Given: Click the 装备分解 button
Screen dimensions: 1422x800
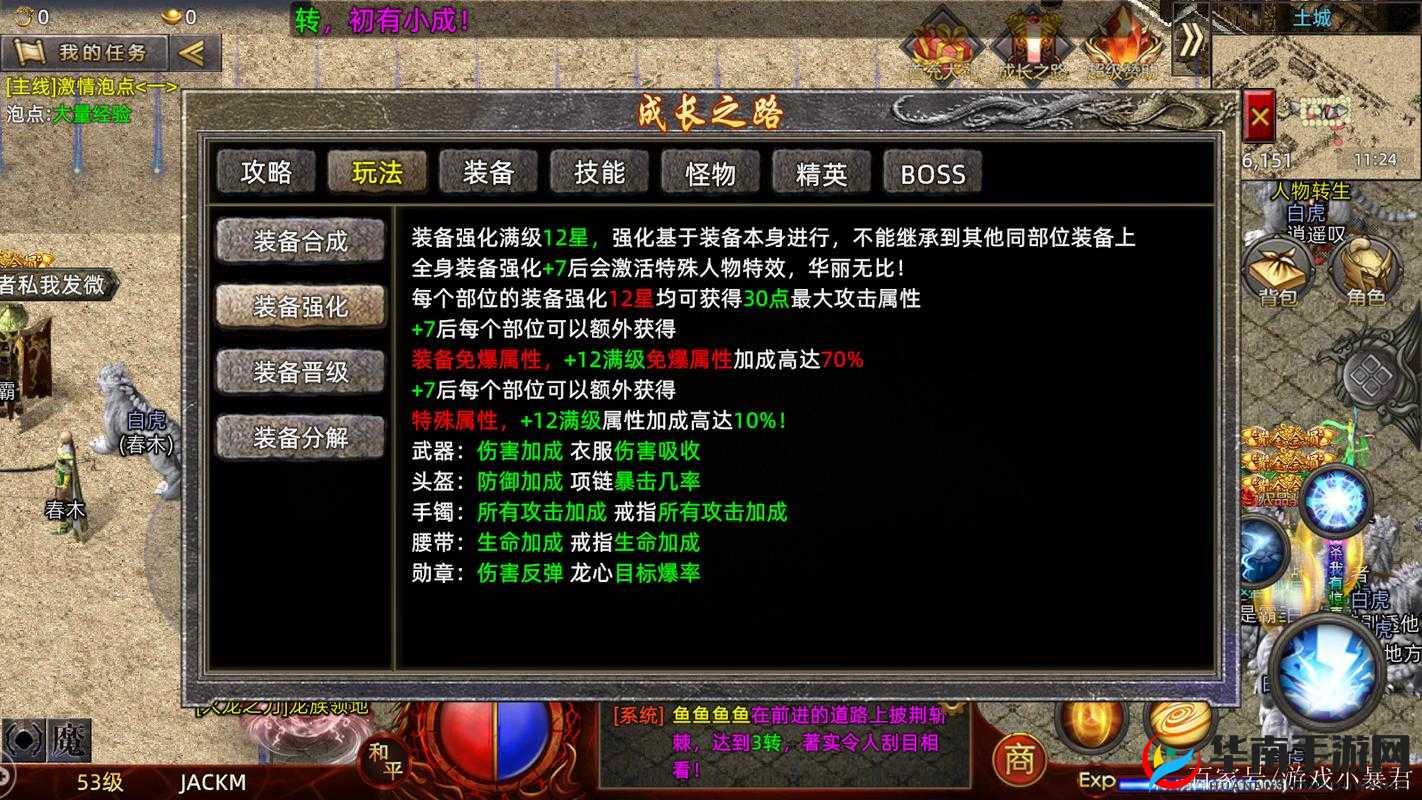Looking at the screenshot, I should (300, 437).
